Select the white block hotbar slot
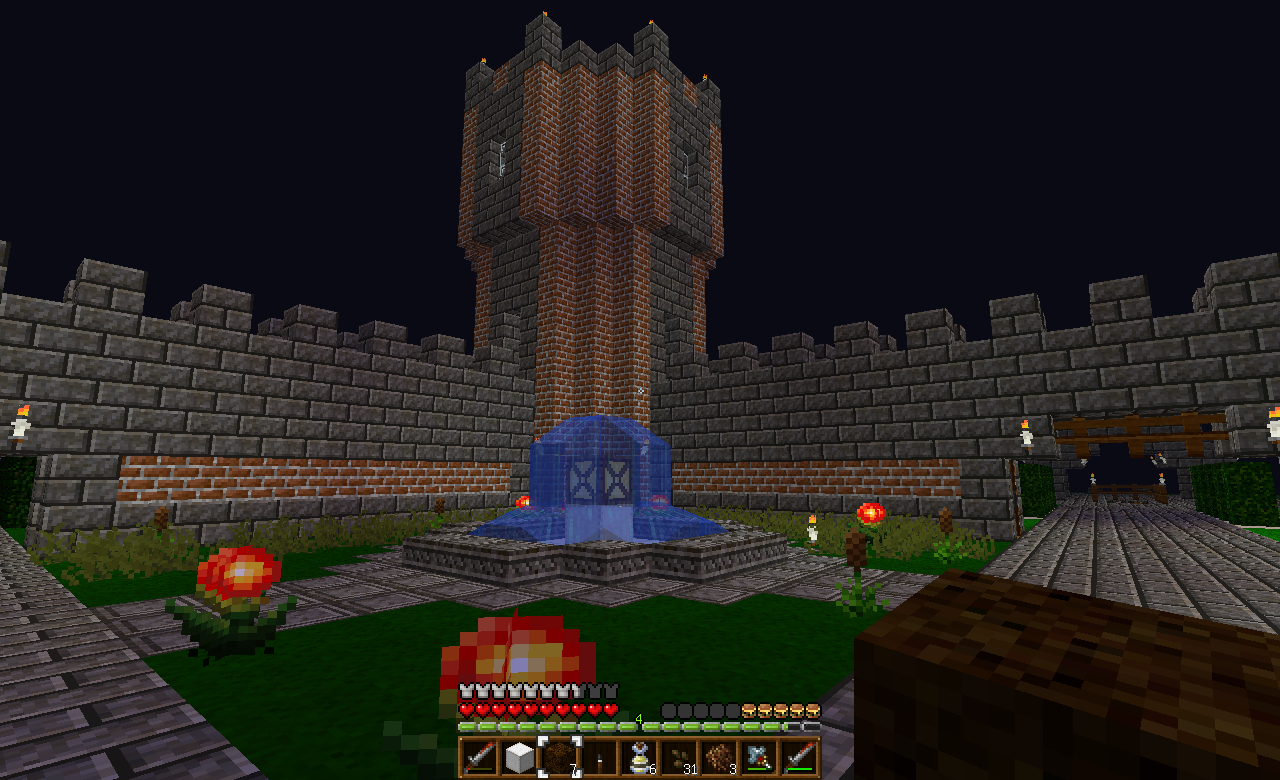Image resolution: width=1280 pixels, height=780 pixels. point(519,757)
